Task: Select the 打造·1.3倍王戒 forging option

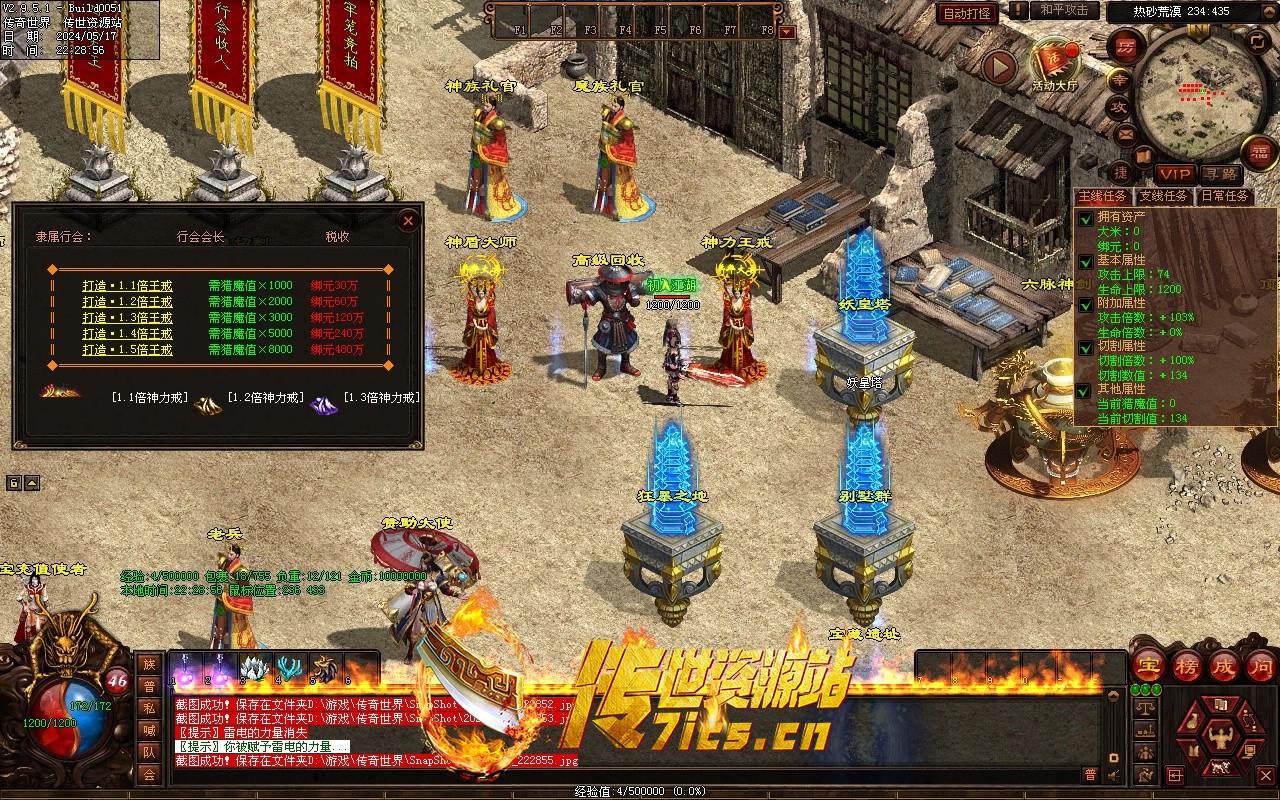Action: (x=127, y=318)
